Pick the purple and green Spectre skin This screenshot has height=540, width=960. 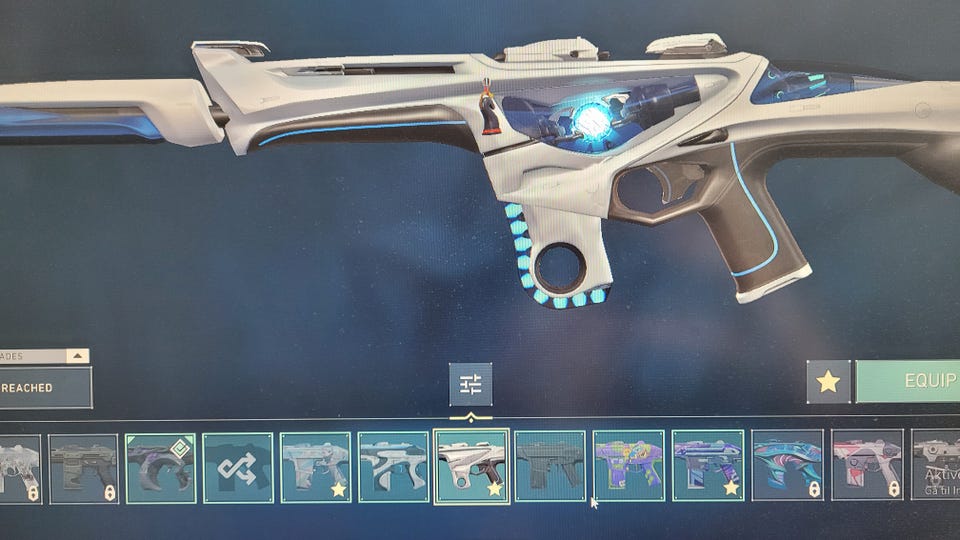[628, 467]
